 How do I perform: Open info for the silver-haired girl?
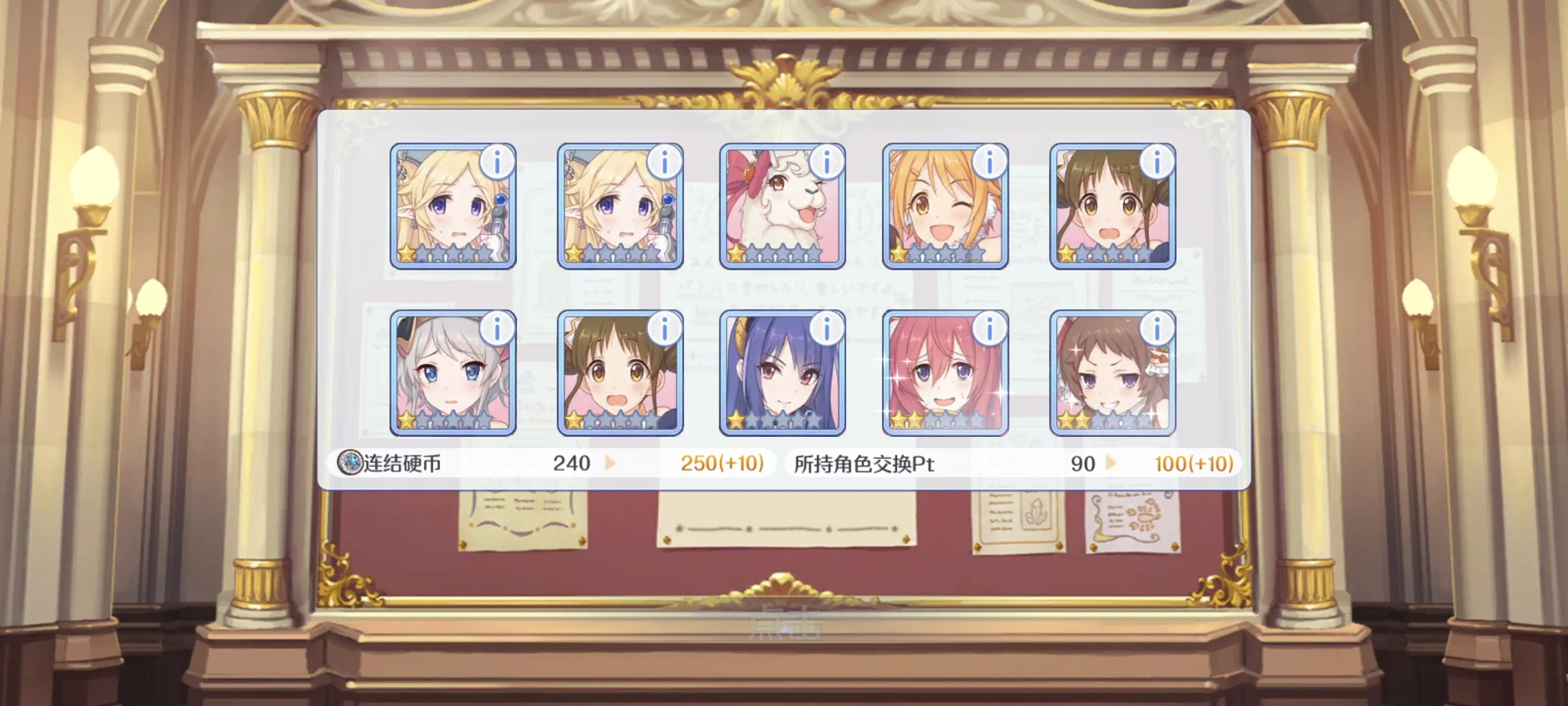click(497, 329)
